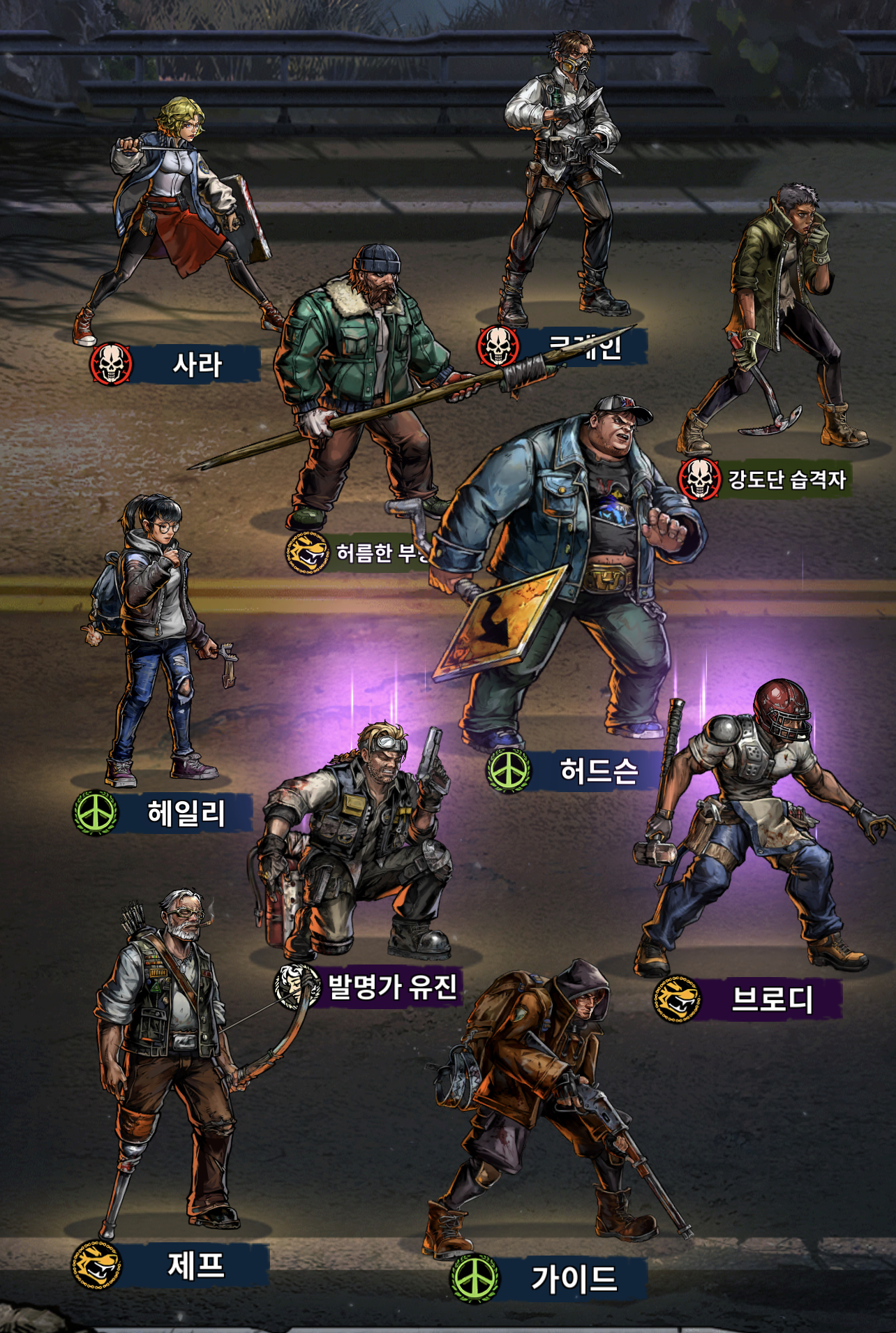Click the skull faction icon beside 사라
The height and width of the screenshot is (1333, 896).
point(112,364)
